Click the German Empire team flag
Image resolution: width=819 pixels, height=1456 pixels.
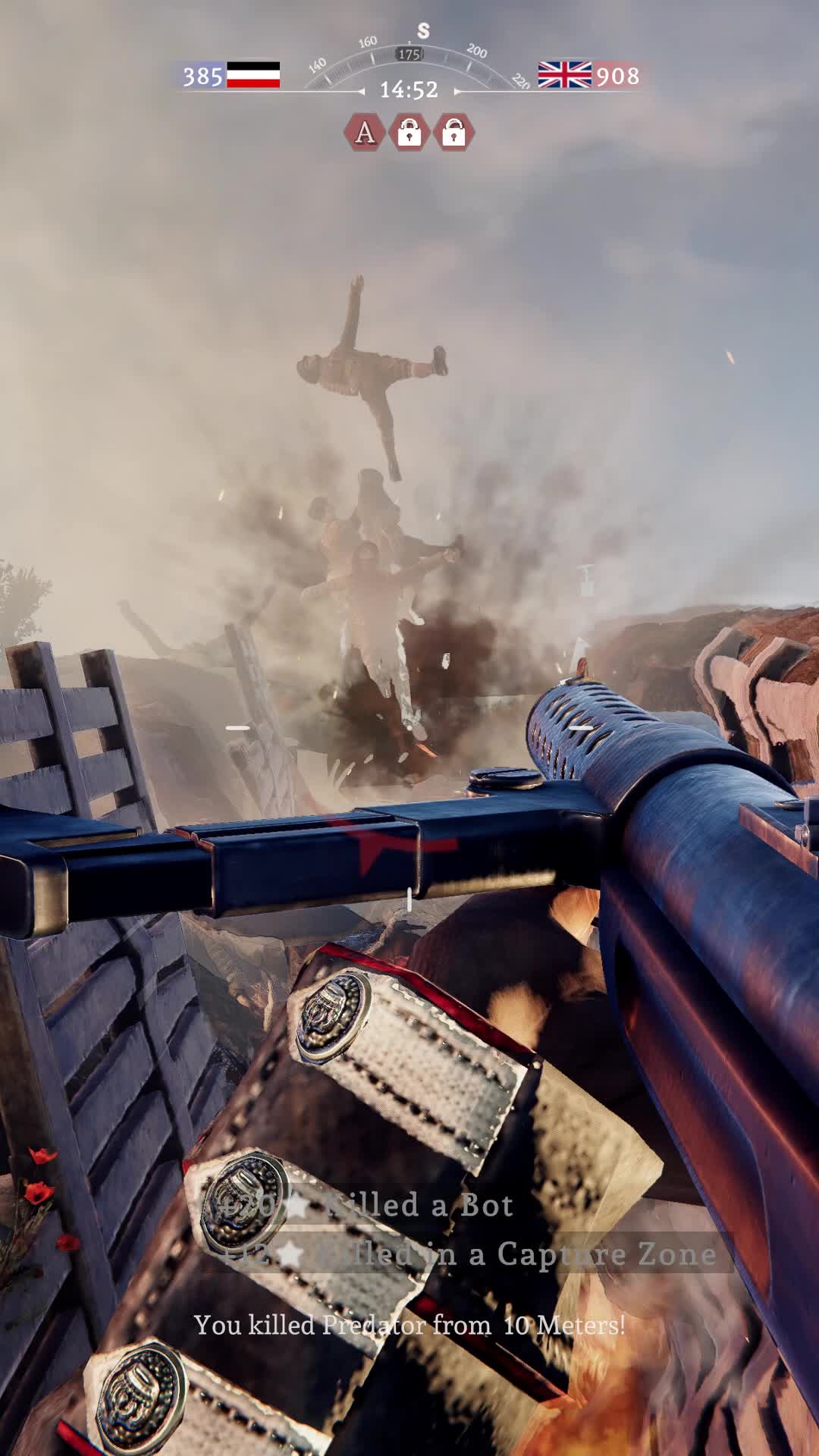point(253,75)
